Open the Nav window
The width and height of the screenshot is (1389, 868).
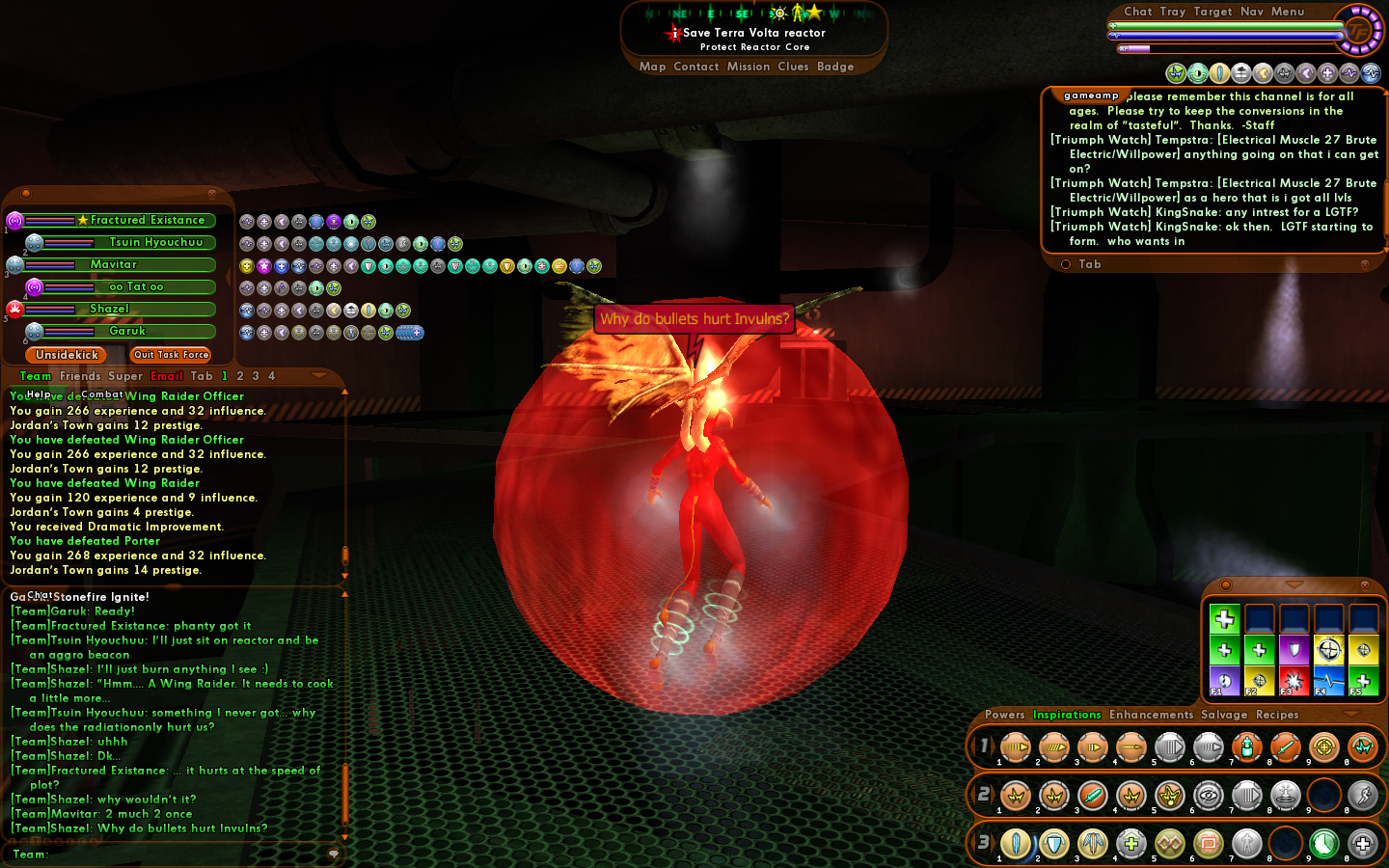coord(1252,12)
